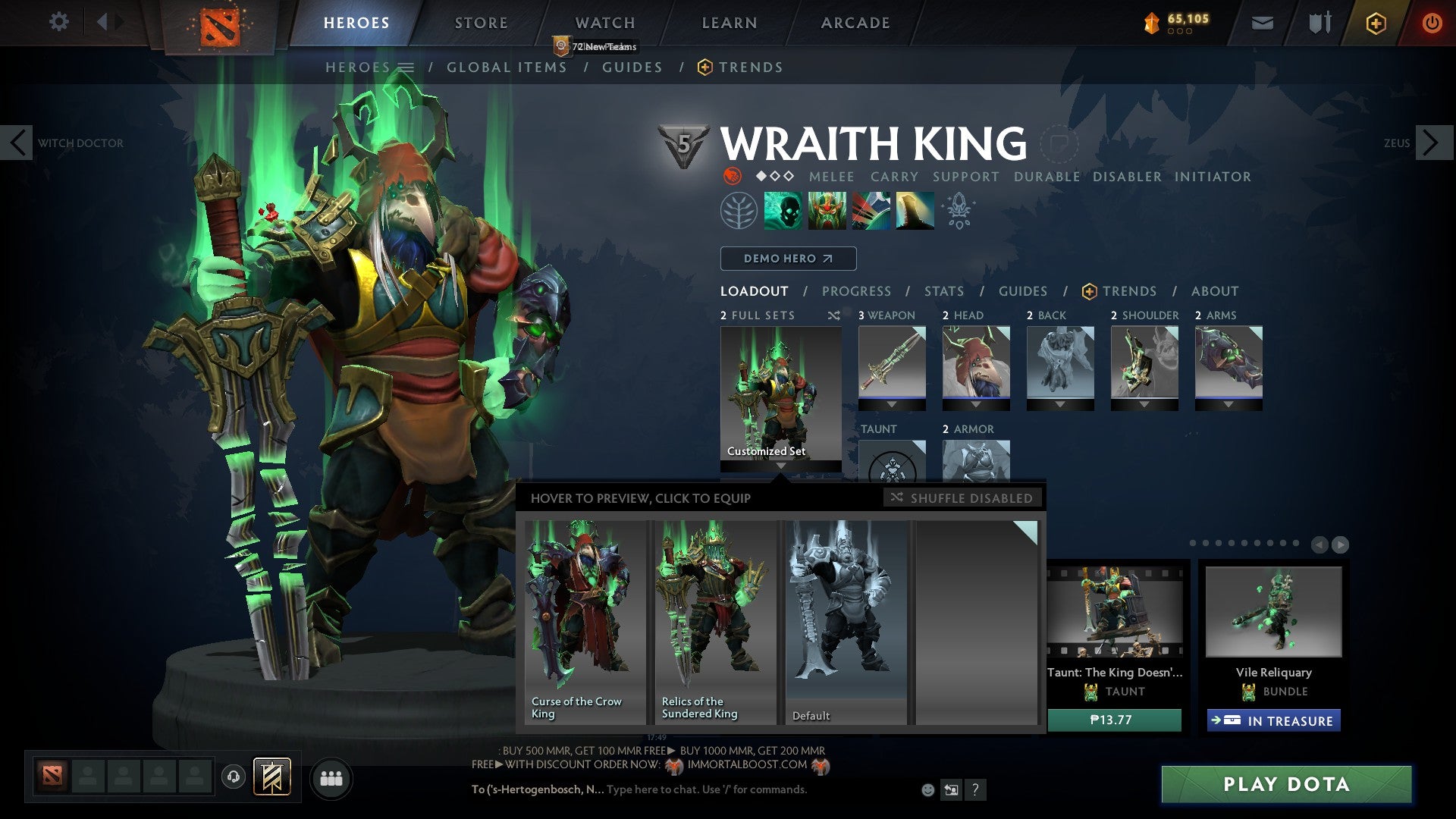Switch to the STATS tab
The image size is (1456, 819).
click(943, 290)
